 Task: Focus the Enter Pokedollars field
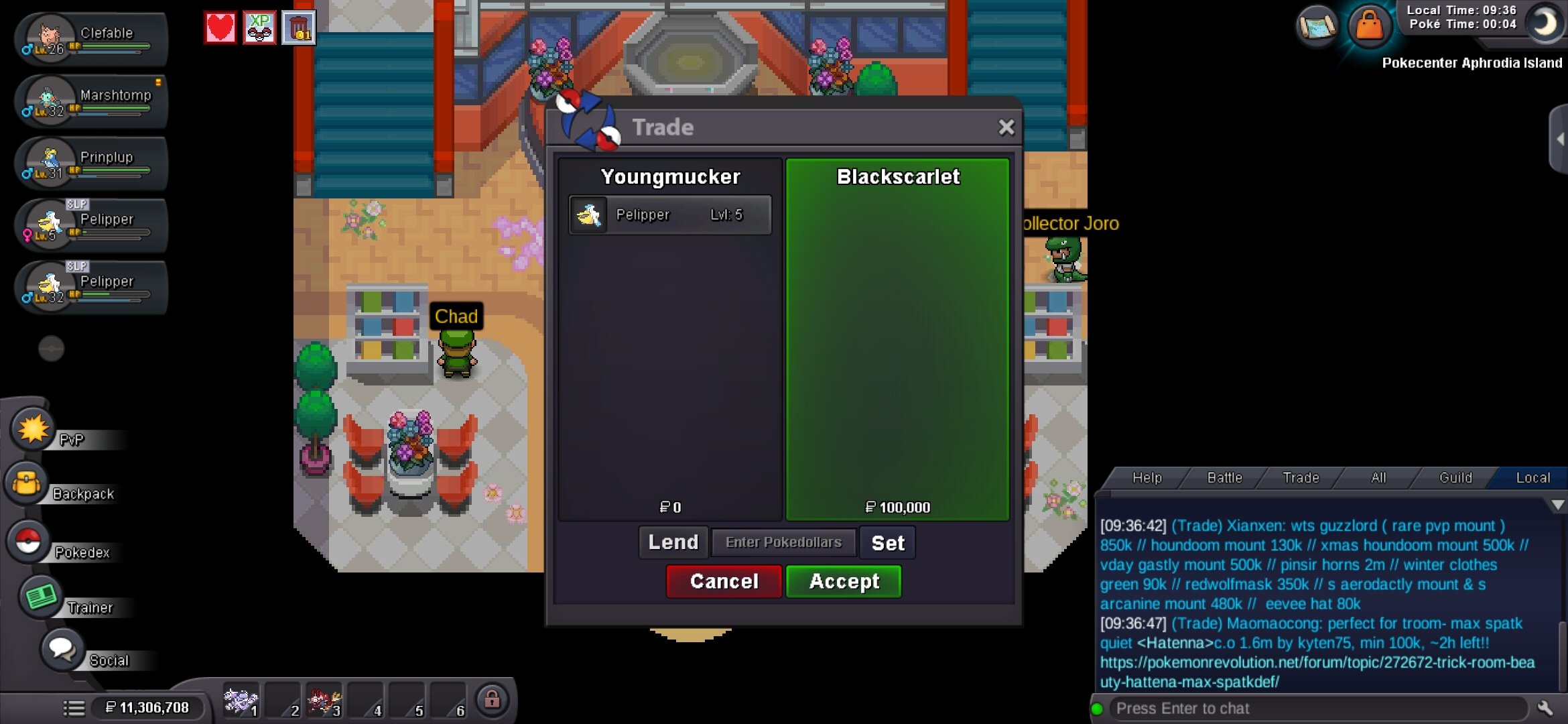tap(783, 542)
